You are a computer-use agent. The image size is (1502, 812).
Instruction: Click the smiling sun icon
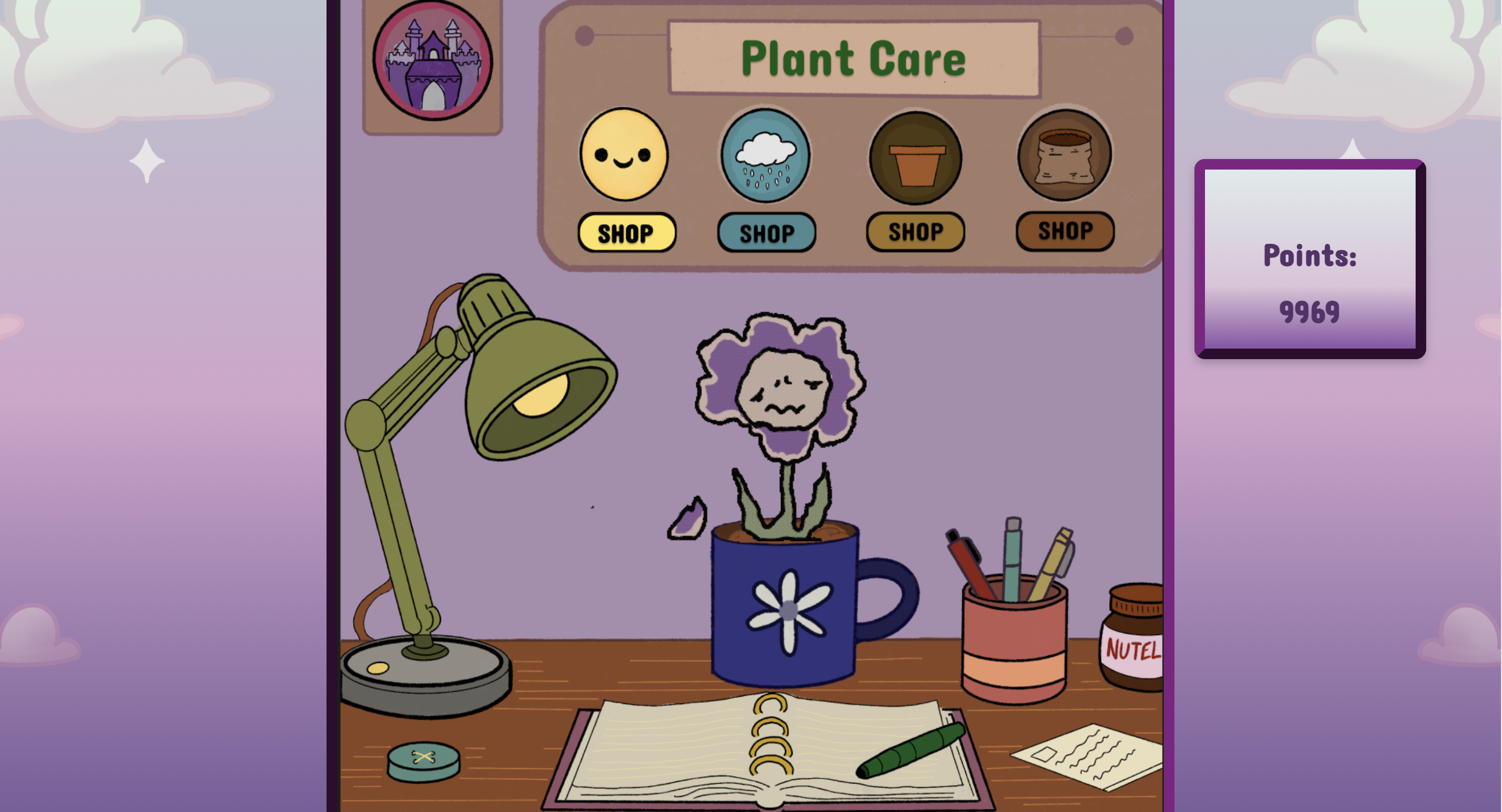coord(624,154)
